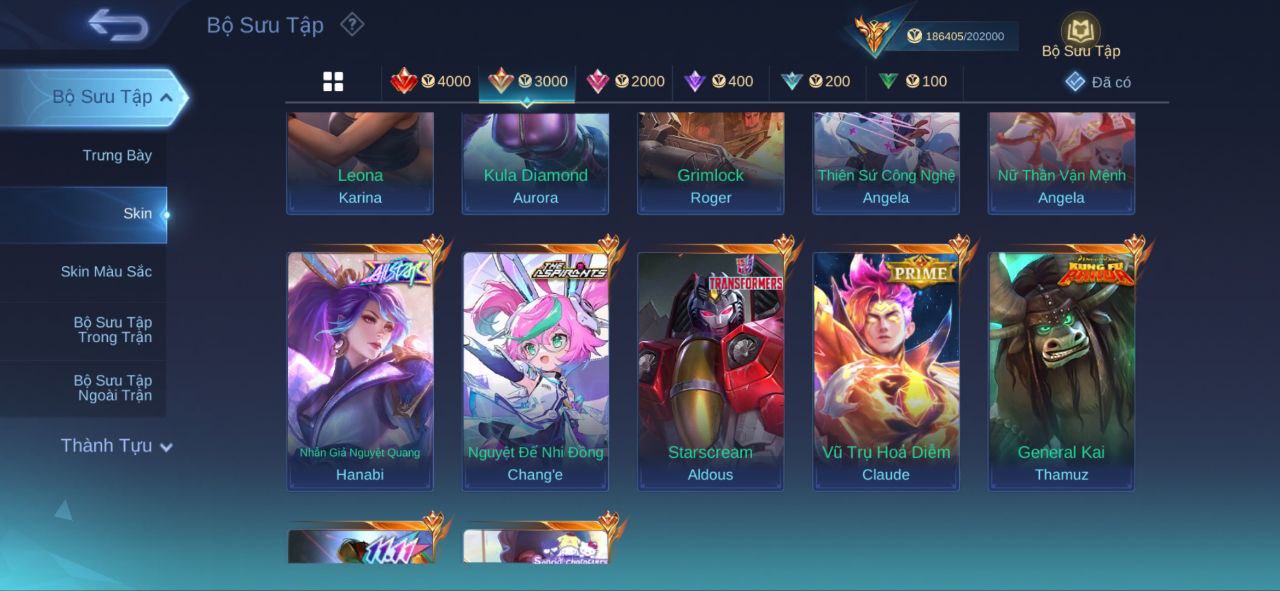
Task: Open Bộ Sưu Tập Ngoài Trận
Action: coord(112,388)
